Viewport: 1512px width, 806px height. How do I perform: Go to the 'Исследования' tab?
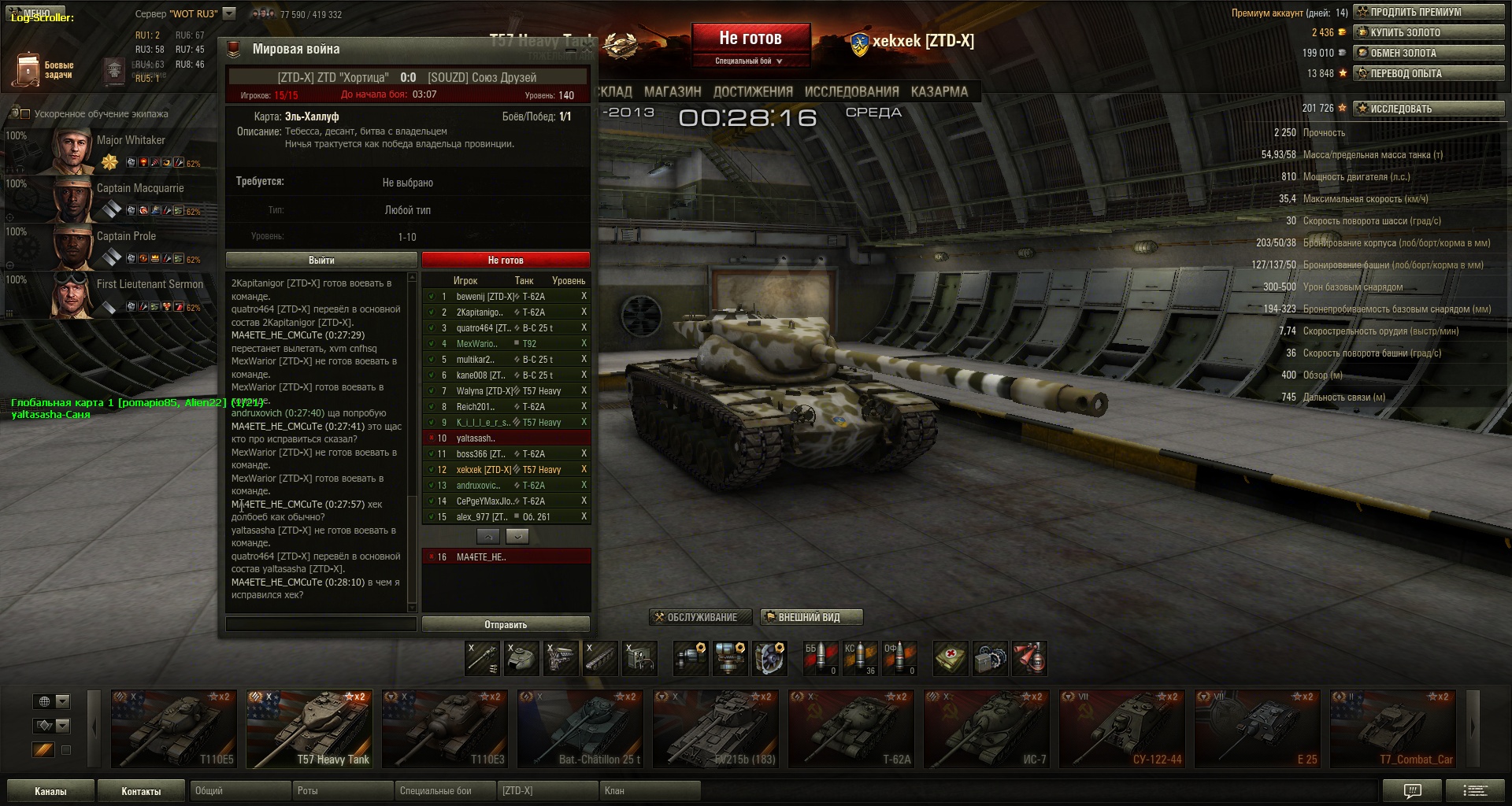coord(851,92)
